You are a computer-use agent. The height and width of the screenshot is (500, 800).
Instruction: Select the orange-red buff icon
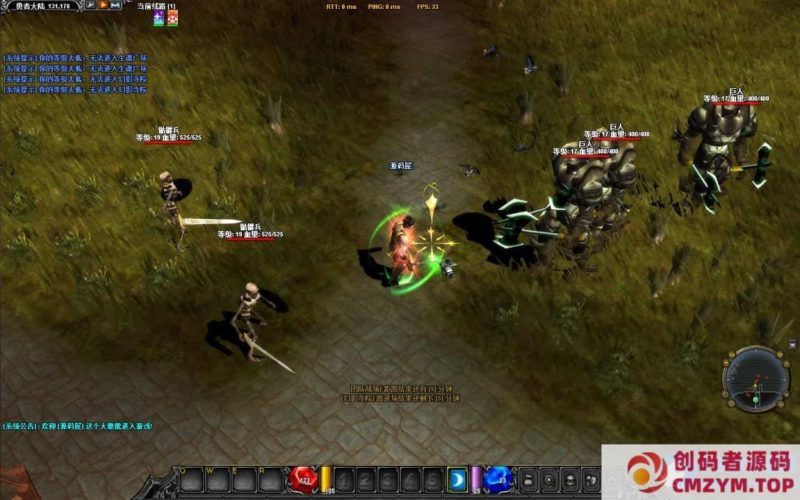click(172, 20)
